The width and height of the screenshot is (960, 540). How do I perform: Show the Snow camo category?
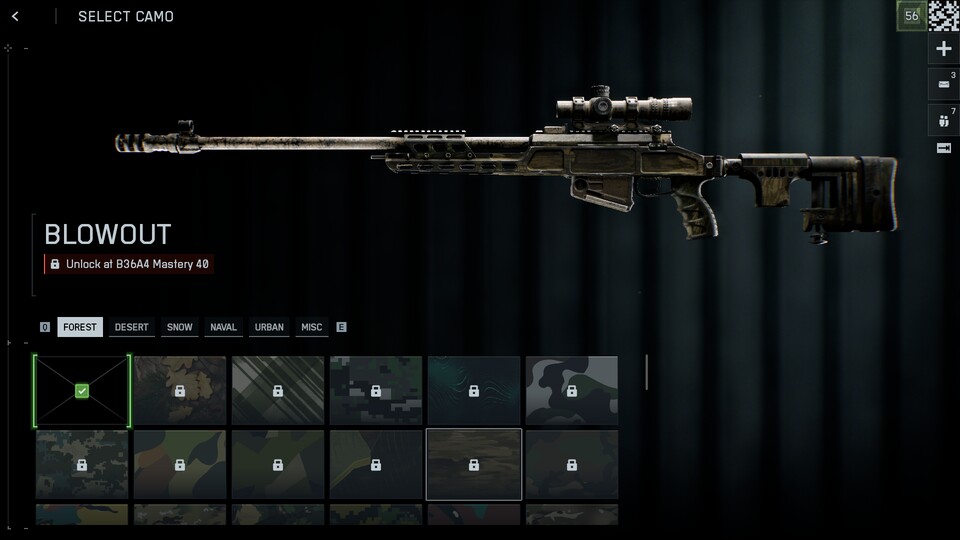pyautogui.click(x=180, y=327)
